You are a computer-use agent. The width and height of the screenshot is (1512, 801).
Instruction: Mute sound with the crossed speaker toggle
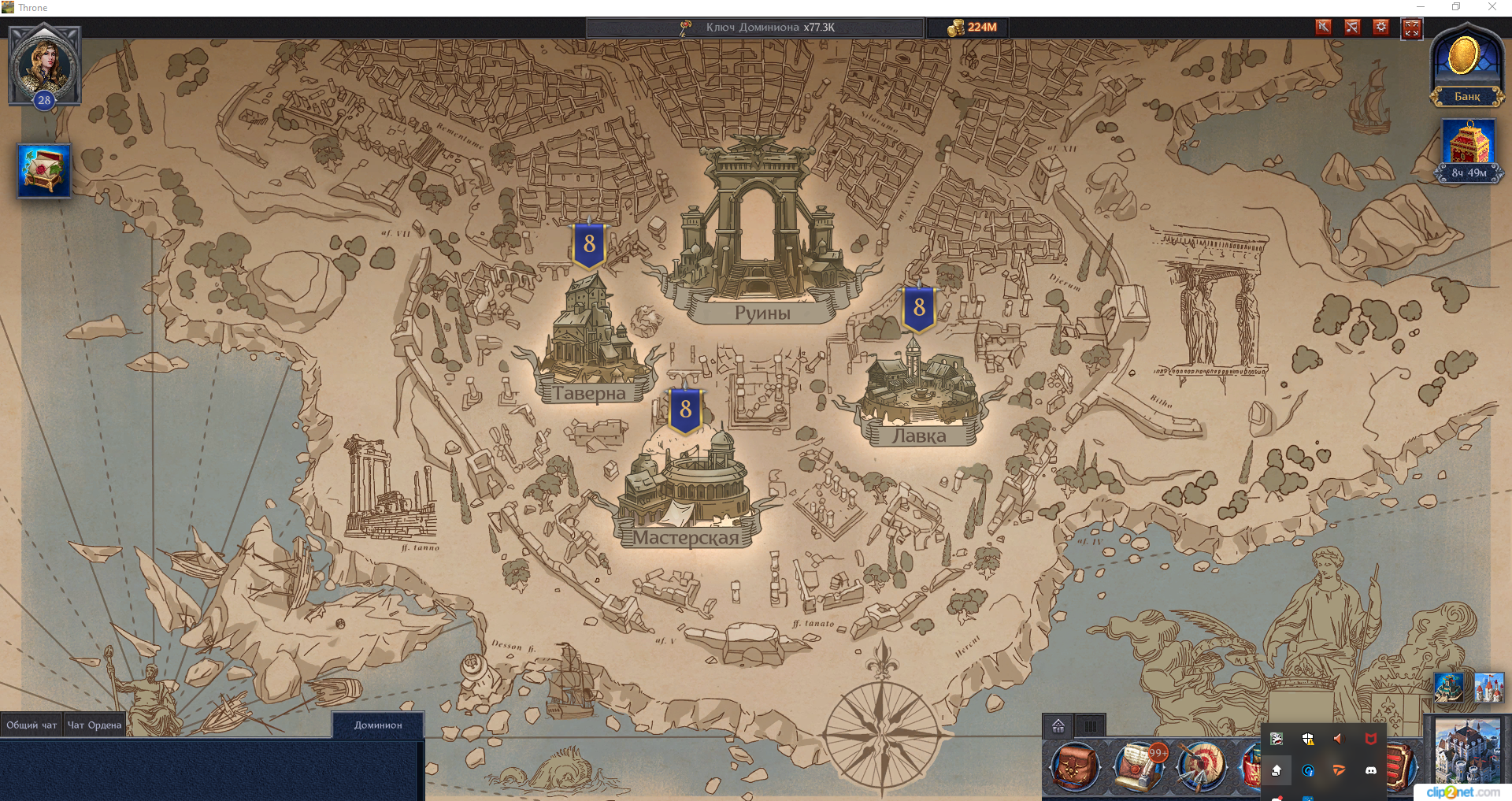pyautogui.click(x=1322, y=27)
